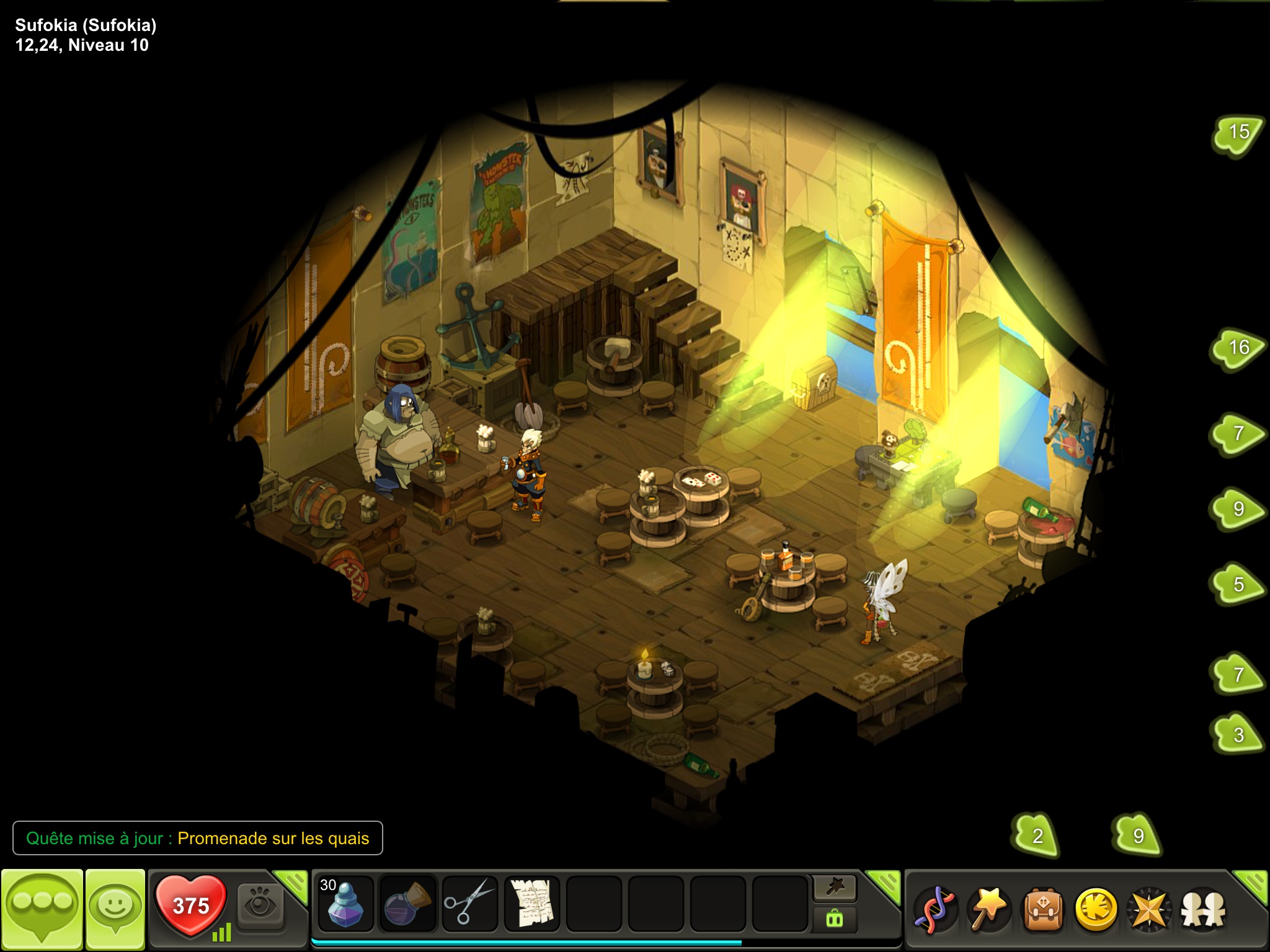Switch hotbar to the green bag items tab
This screenshot has width=1270, height=952.
click(x=835, y=919)
